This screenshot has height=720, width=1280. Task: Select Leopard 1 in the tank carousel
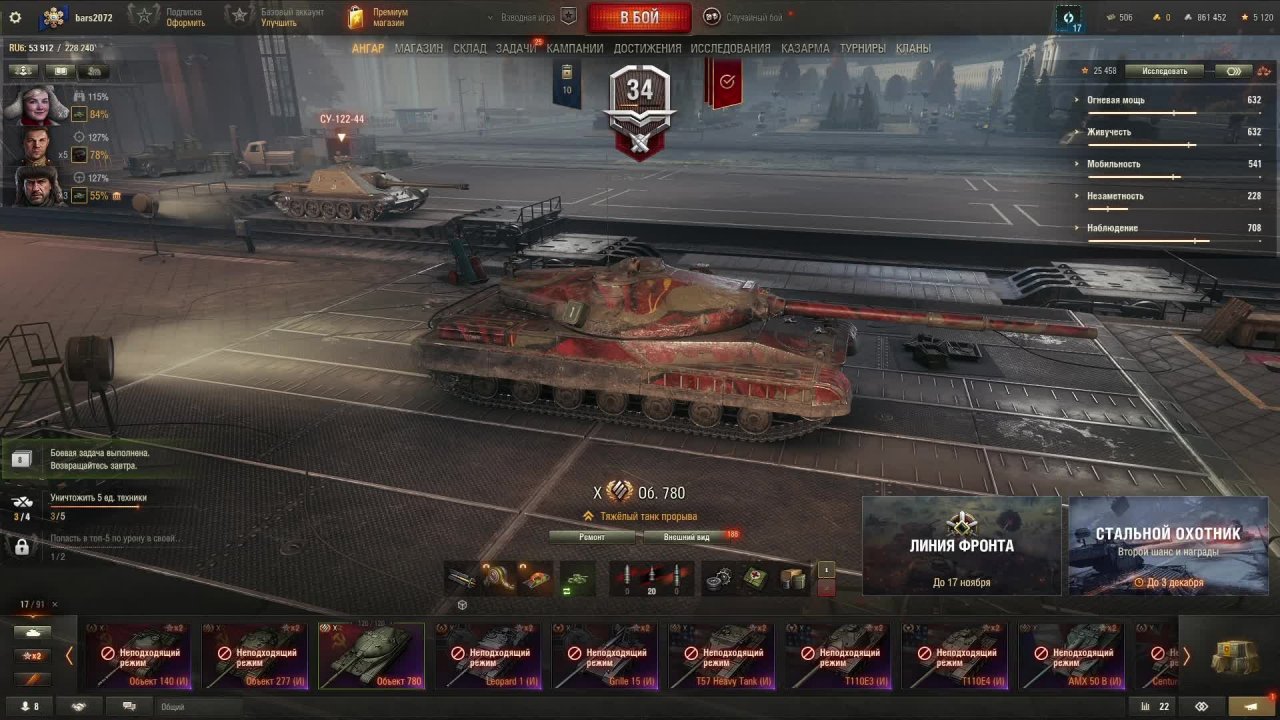click(488, 656)
